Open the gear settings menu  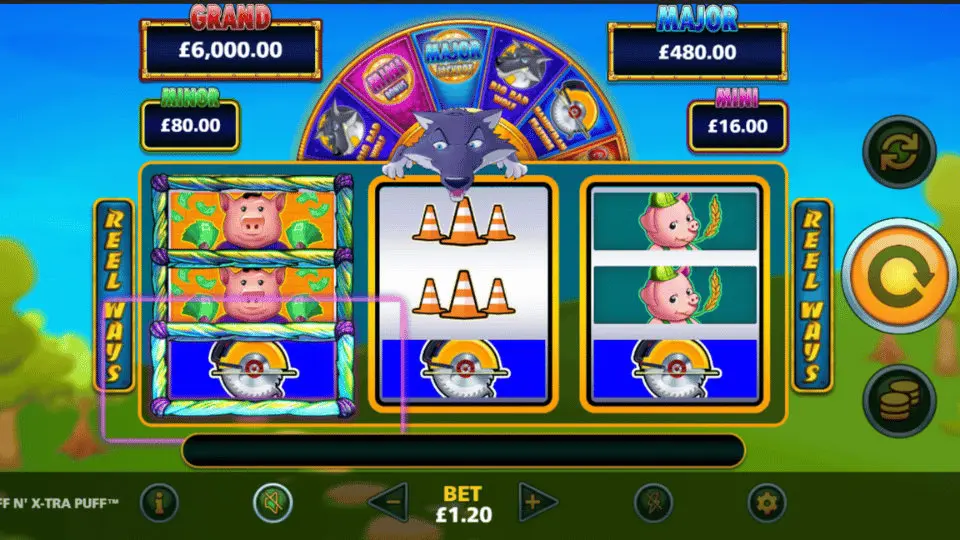(767, 502)
